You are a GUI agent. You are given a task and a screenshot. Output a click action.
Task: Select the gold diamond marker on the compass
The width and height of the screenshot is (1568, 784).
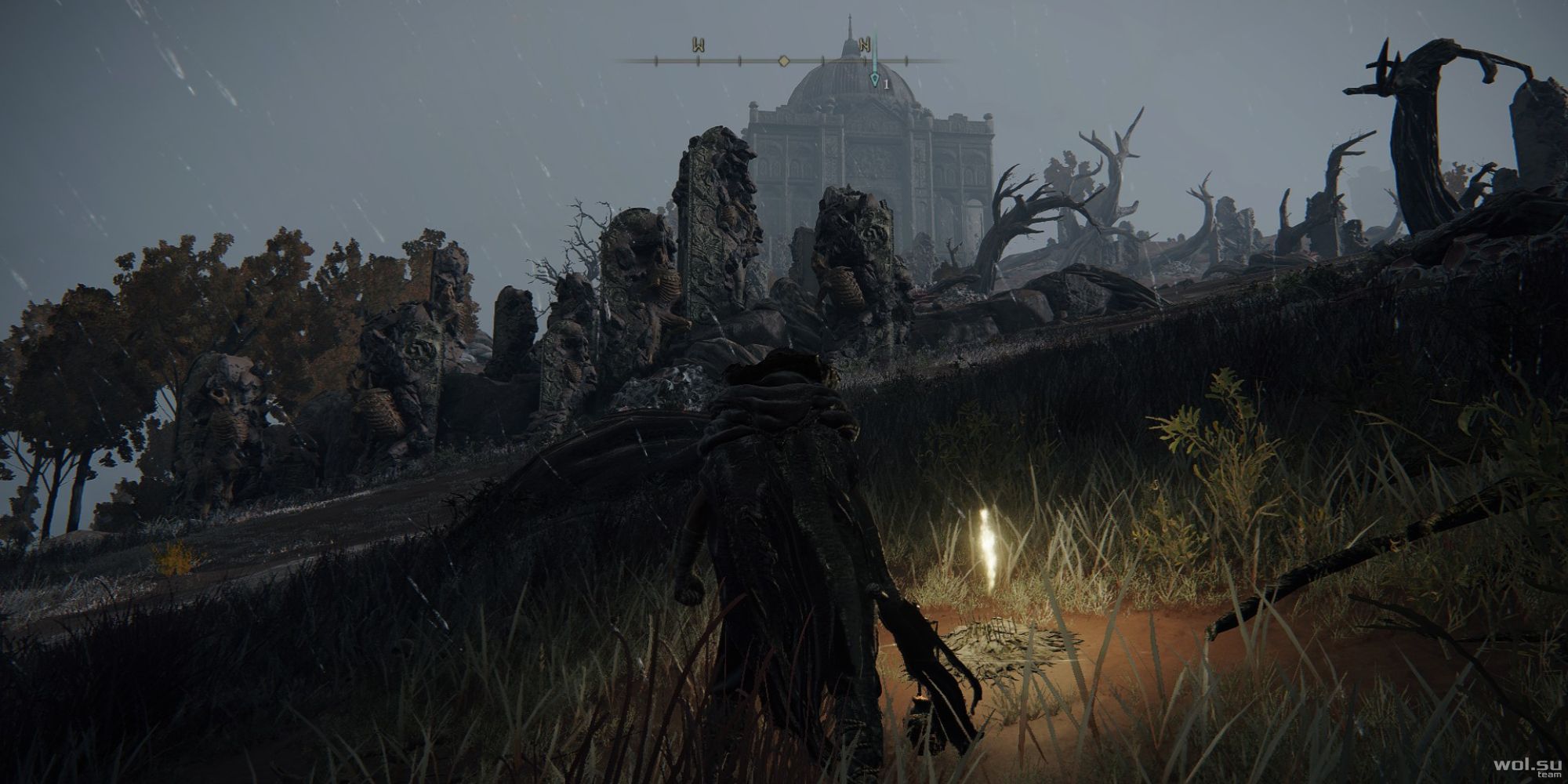click(x=783, y=60)
